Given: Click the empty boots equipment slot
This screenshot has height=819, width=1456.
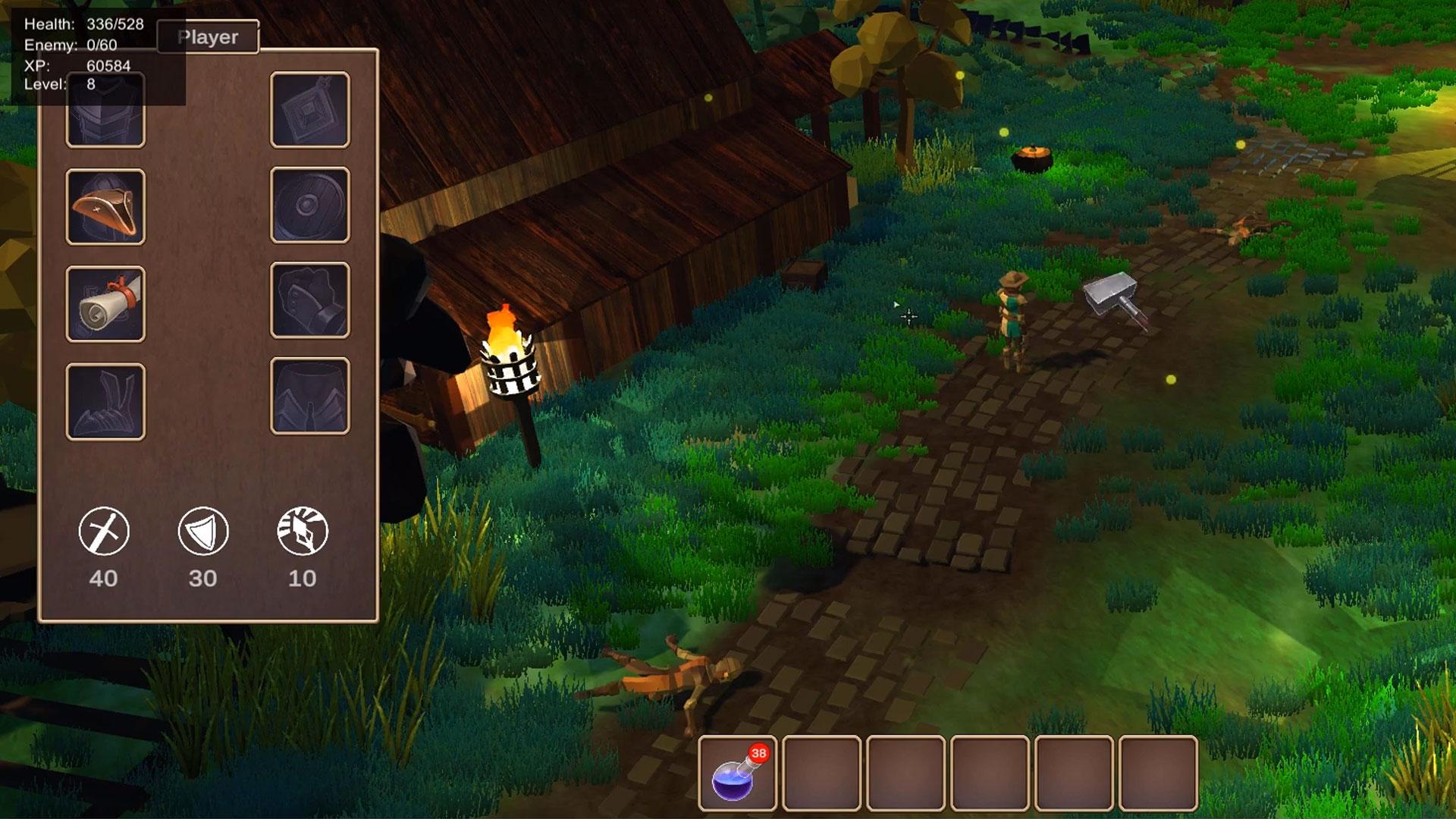Looking at the screenshot, I should (105, 402).
